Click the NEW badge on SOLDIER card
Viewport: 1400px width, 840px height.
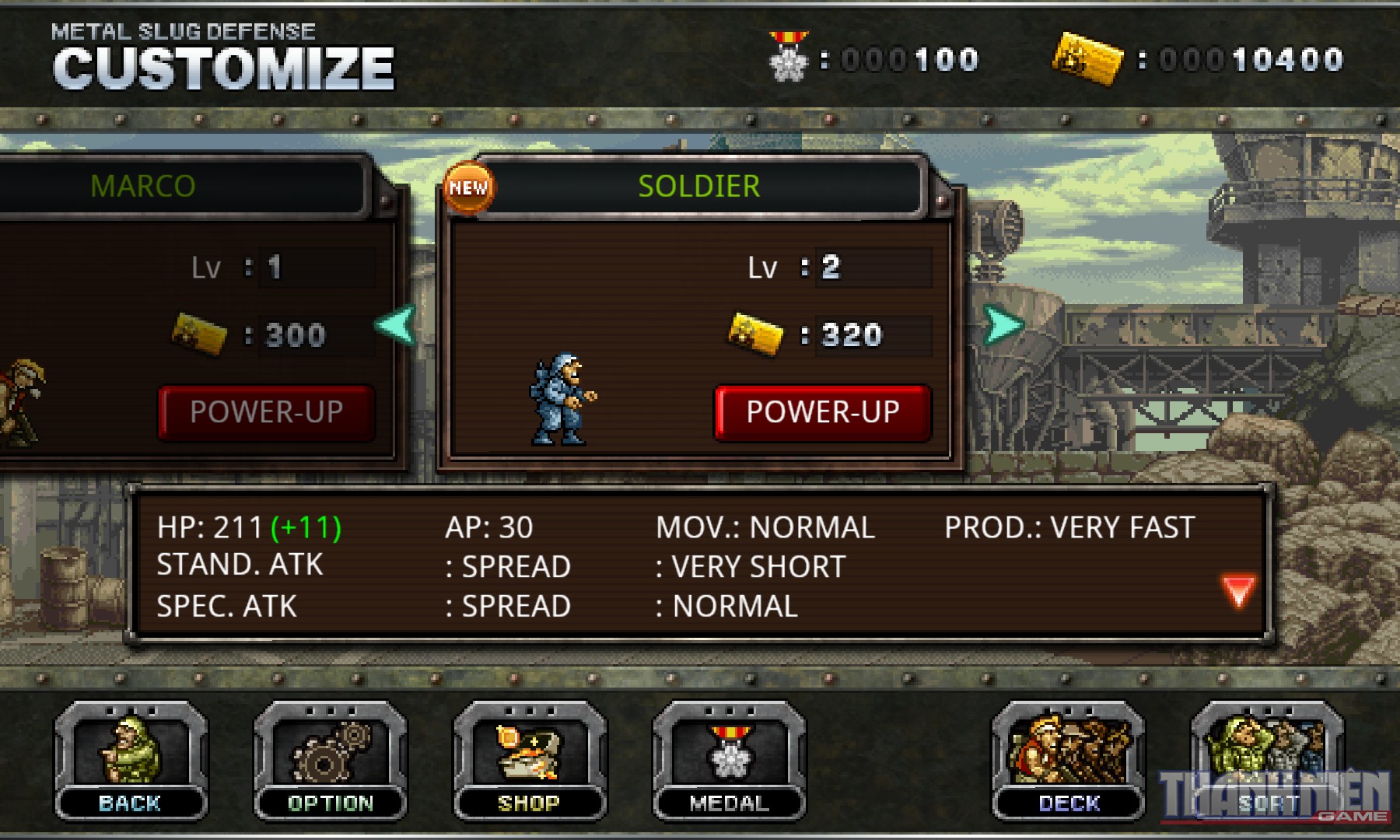[469, 187]
